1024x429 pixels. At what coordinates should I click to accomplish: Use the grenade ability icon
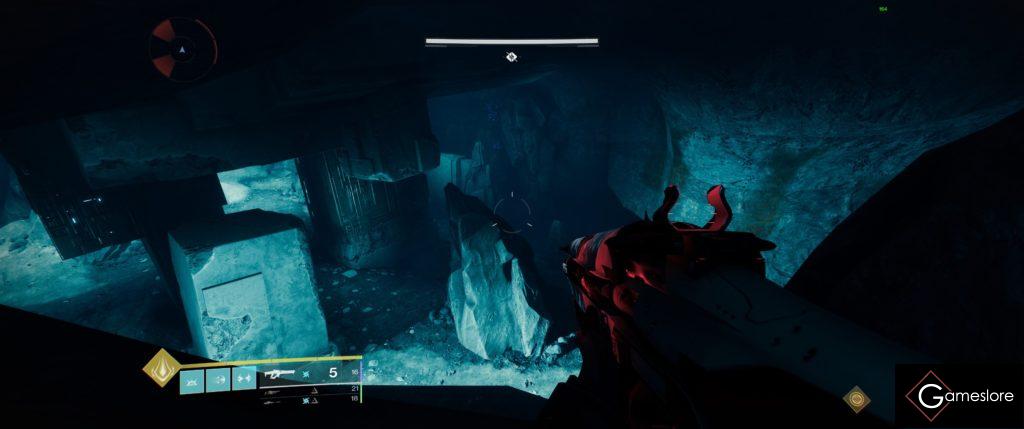192,380
